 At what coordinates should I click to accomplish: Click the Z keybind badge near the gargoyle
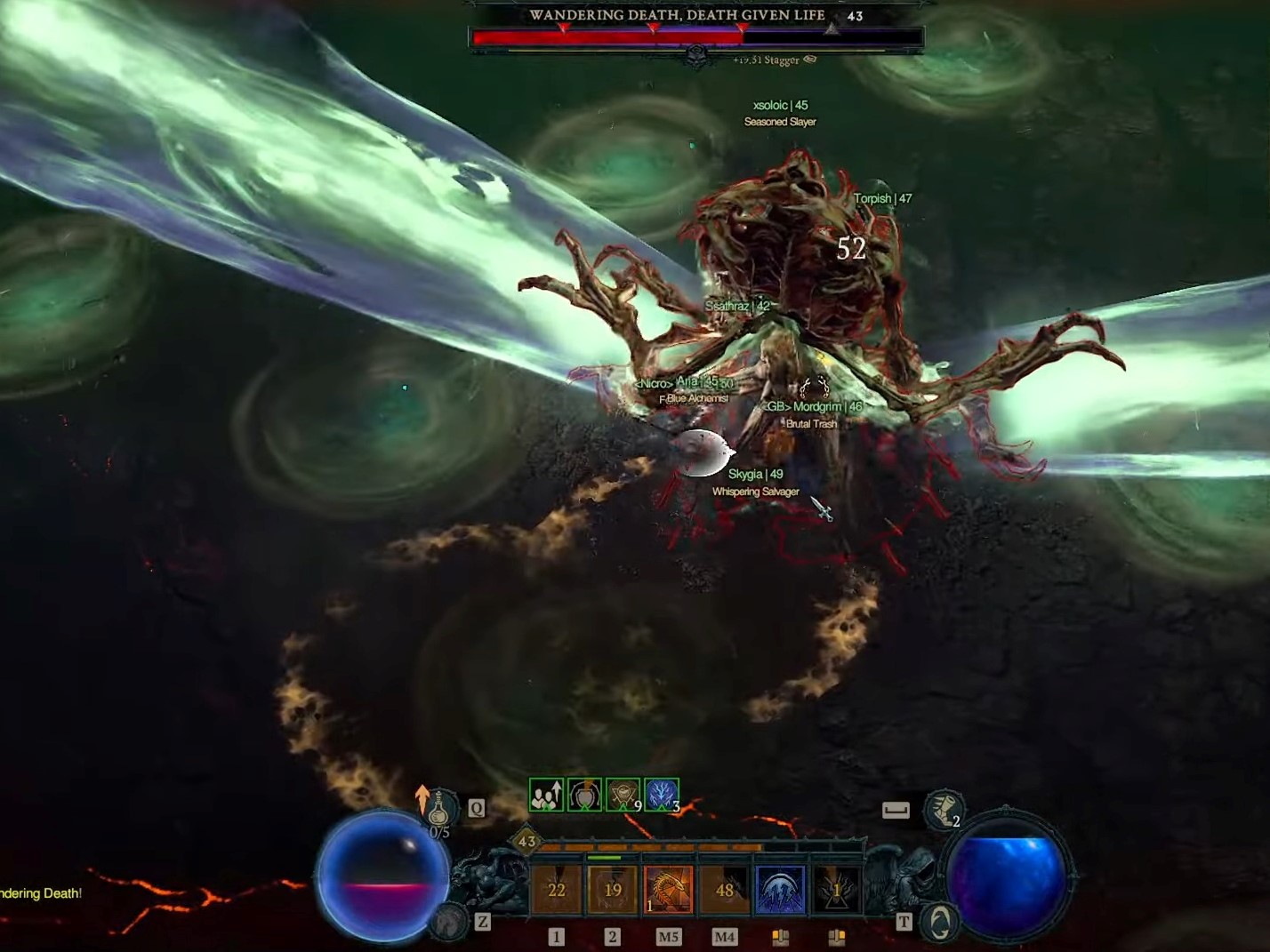pos(480,923)
